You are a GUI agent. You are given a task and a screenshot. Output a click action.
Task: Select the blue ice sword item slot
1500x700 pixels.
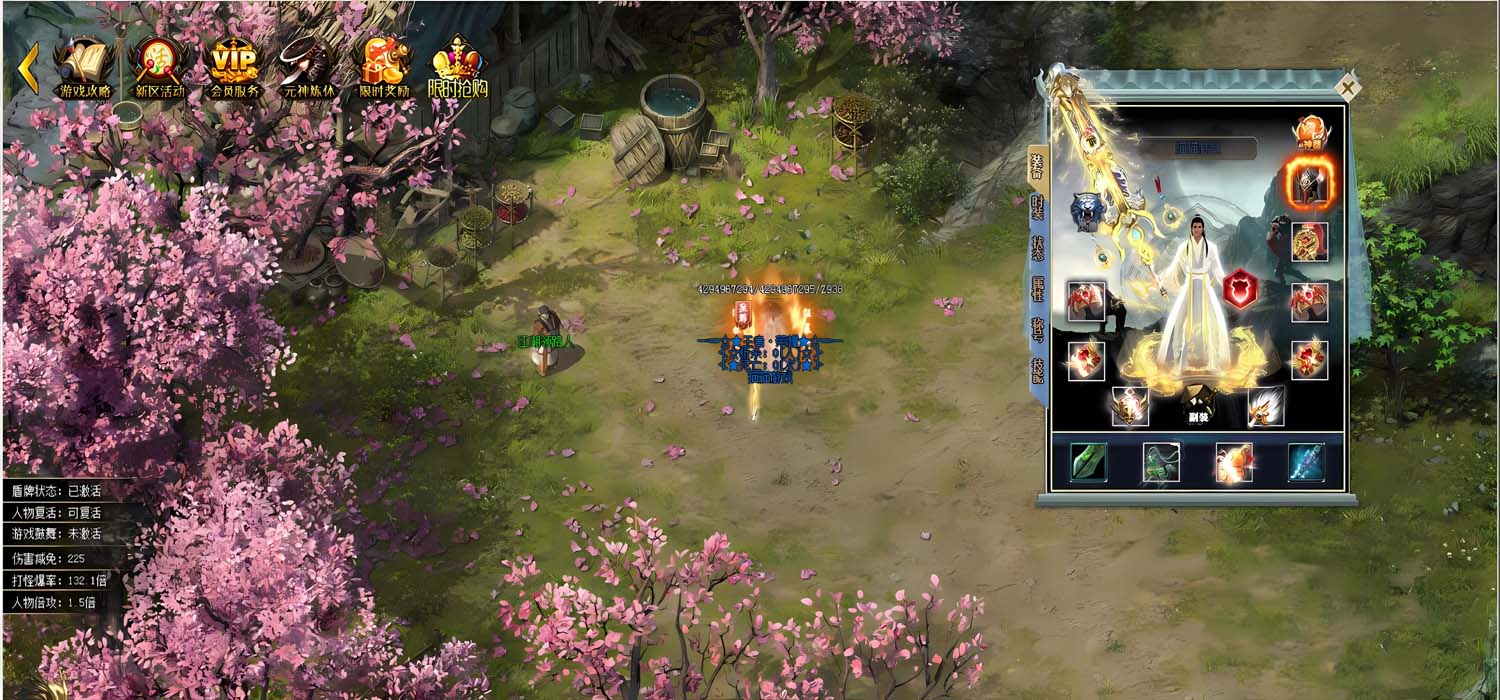(1306, 462)
